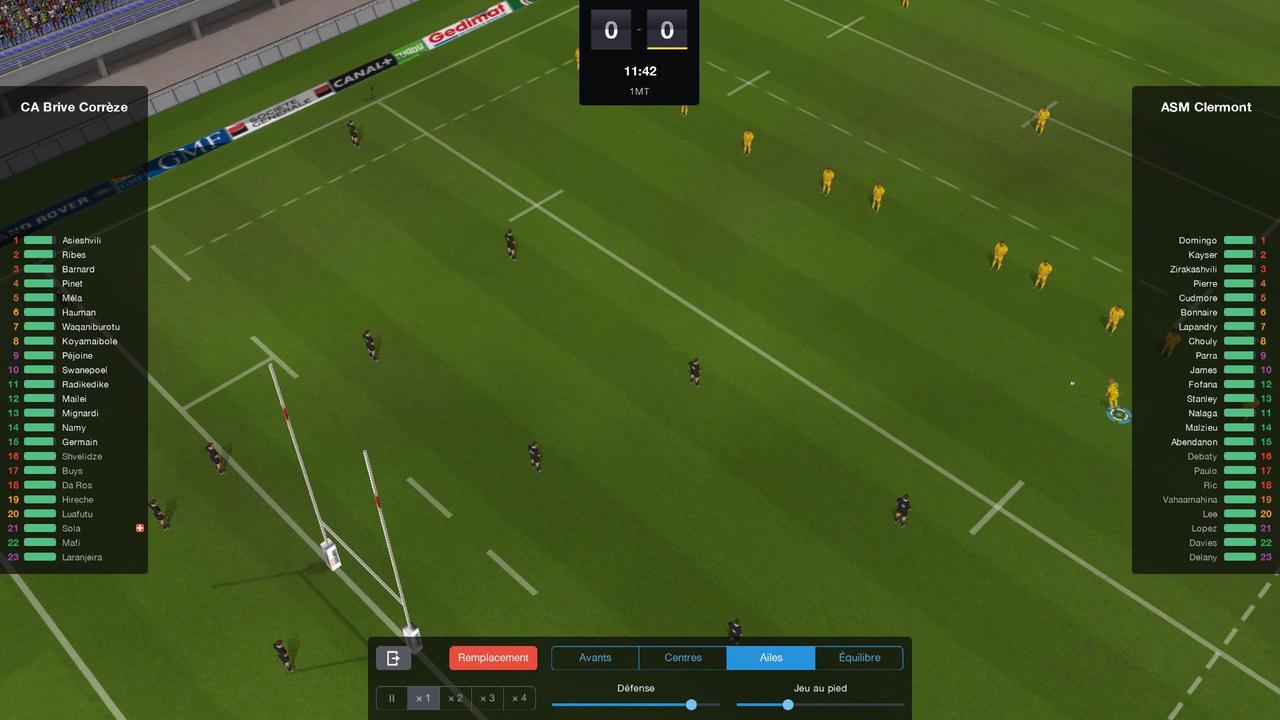This screenshot has width=1280, height=720.
Task: Switch to the Équilibre tactic
Action: tap(859, 658)
